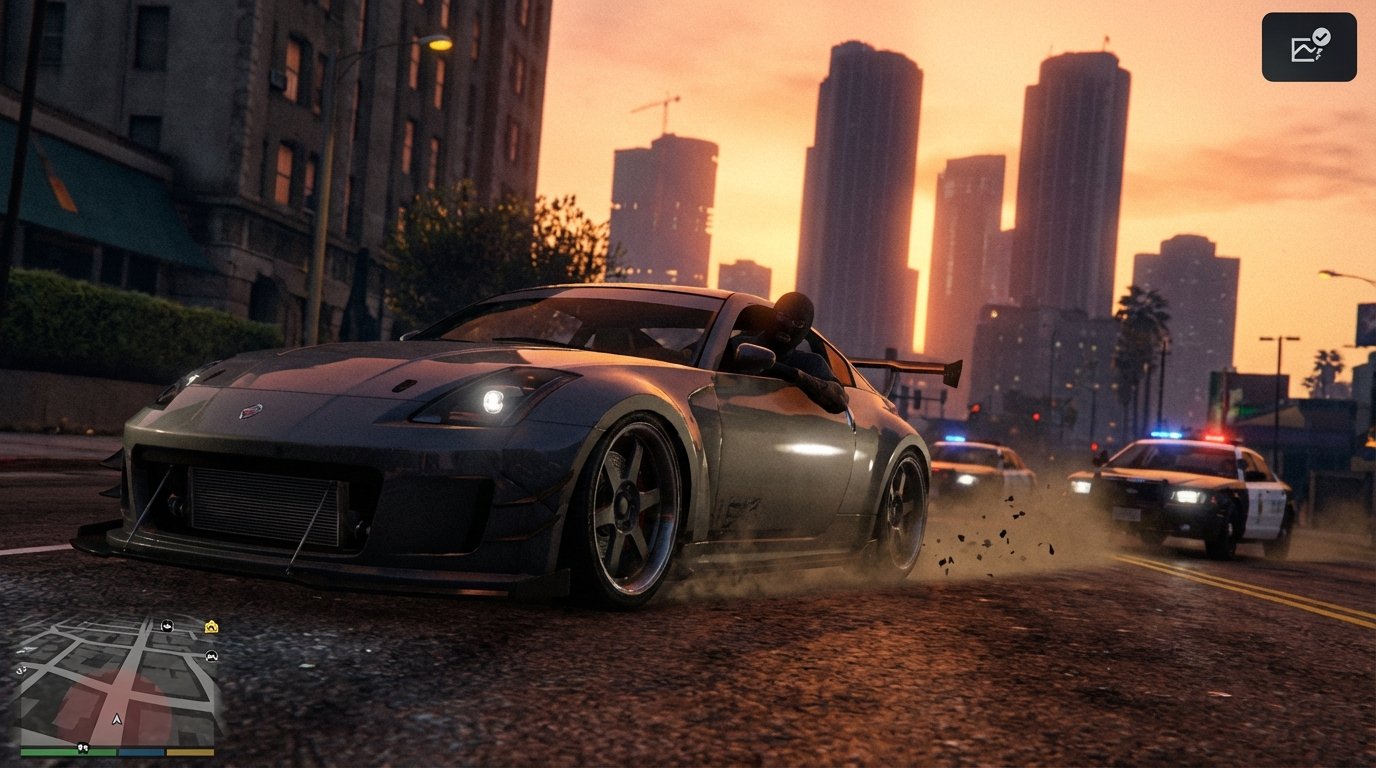This screenshot has width=1376, height=768.
Task: Click the small plane blip on the minimap
Action: click(28, 649)
